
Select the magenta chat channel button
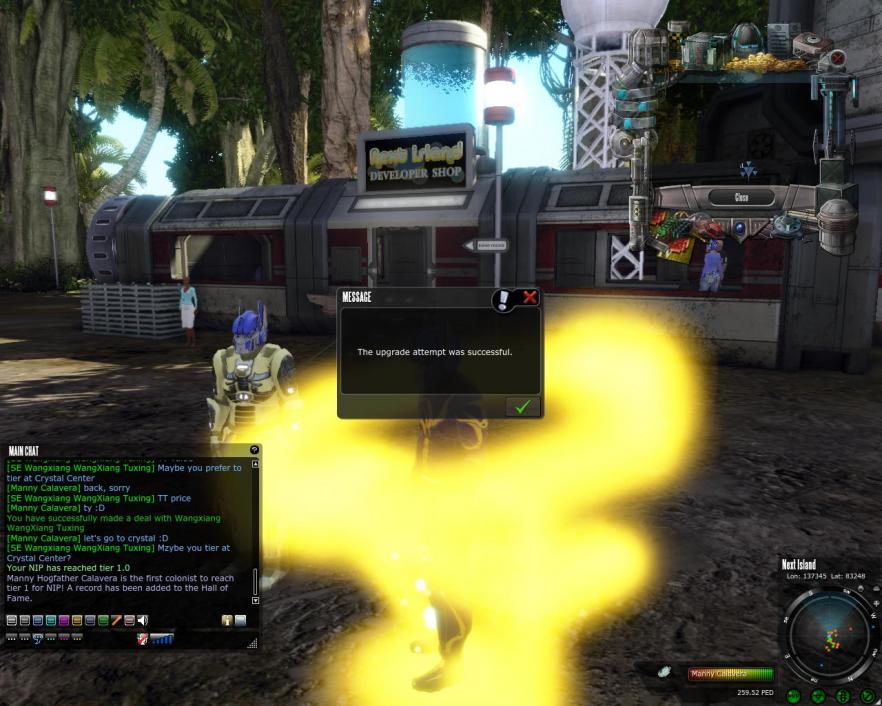[64, 621]
